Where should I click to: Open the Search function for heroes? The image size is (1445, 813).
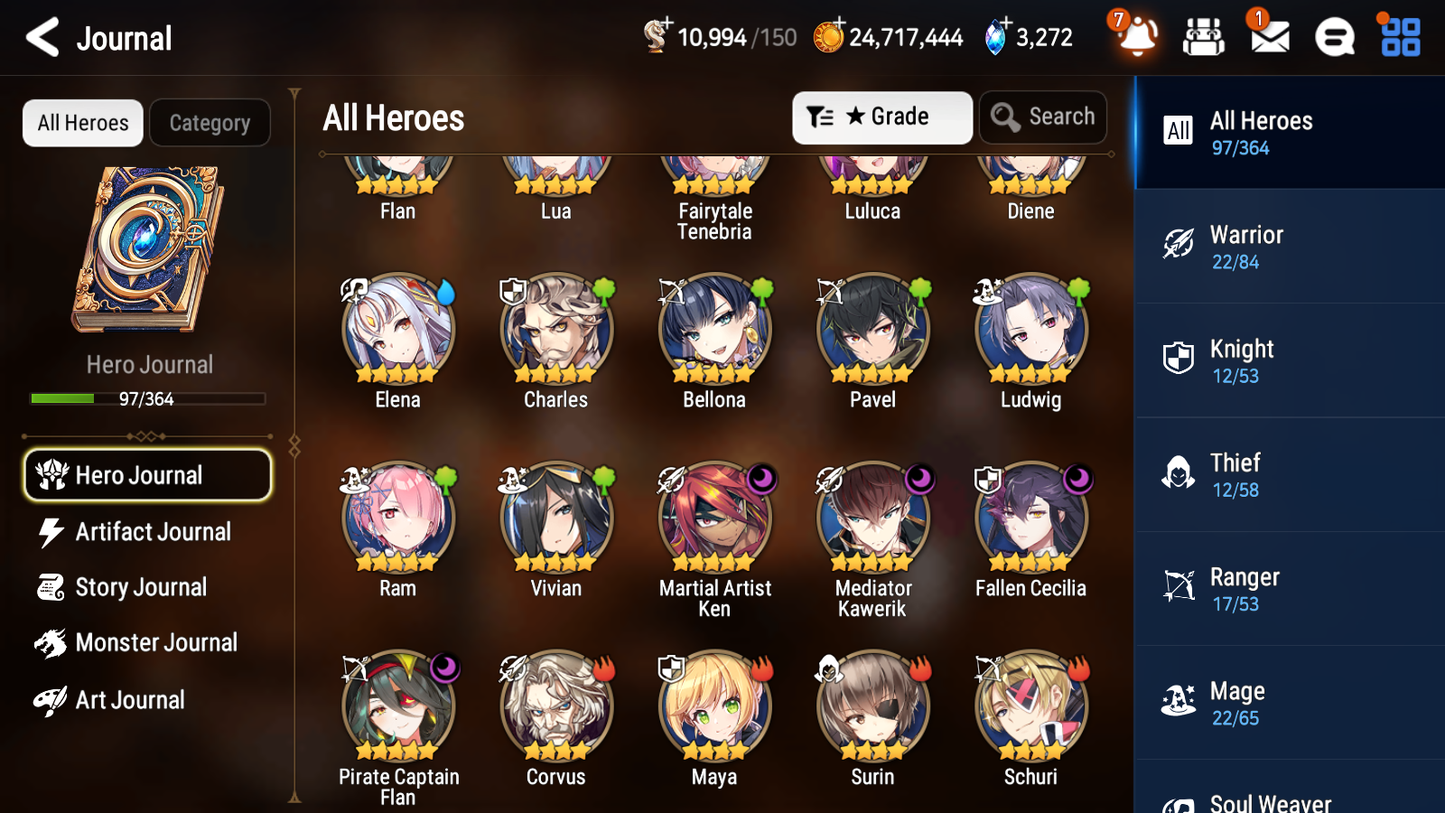[x=1043, y=117]
